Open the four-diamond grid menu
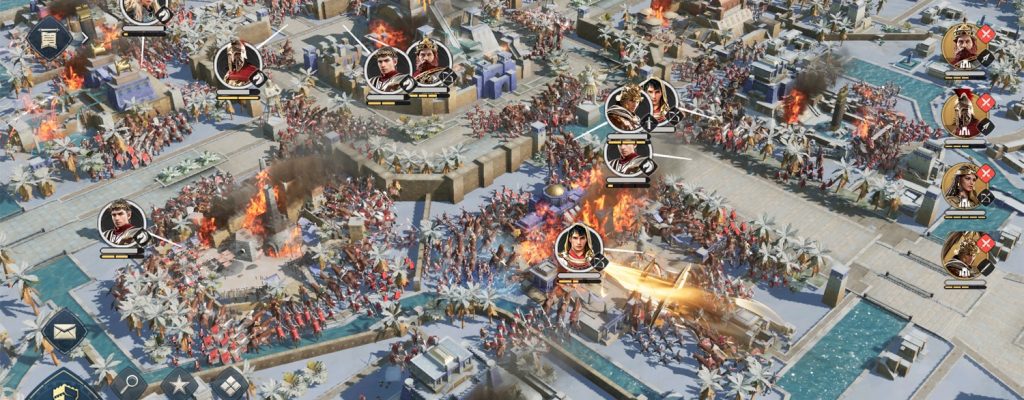Screen dimensions: 1024x400 pyautogui.click(x=230, y=383)
